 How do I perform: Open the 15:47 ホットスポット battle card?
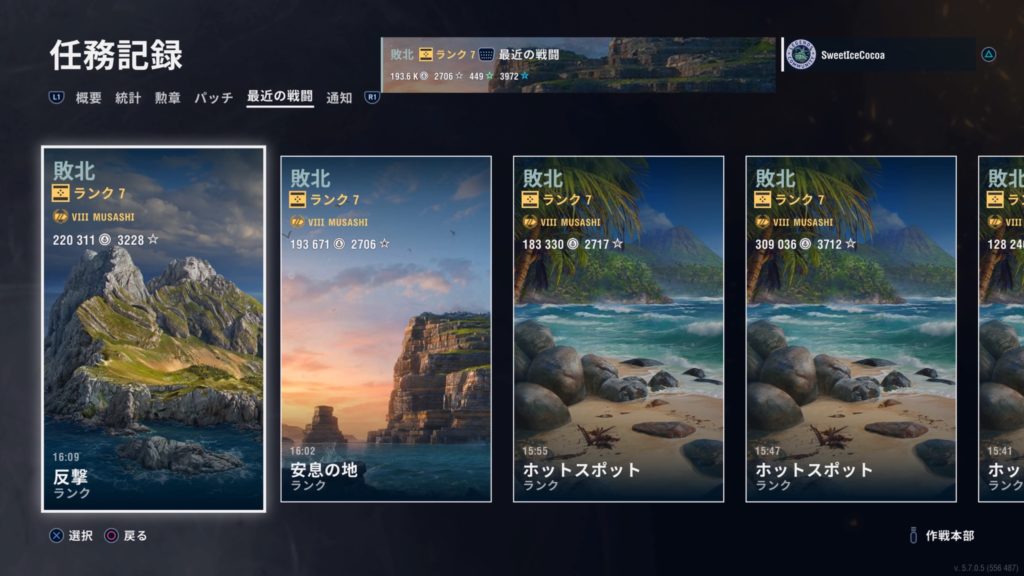pos(851,329)
